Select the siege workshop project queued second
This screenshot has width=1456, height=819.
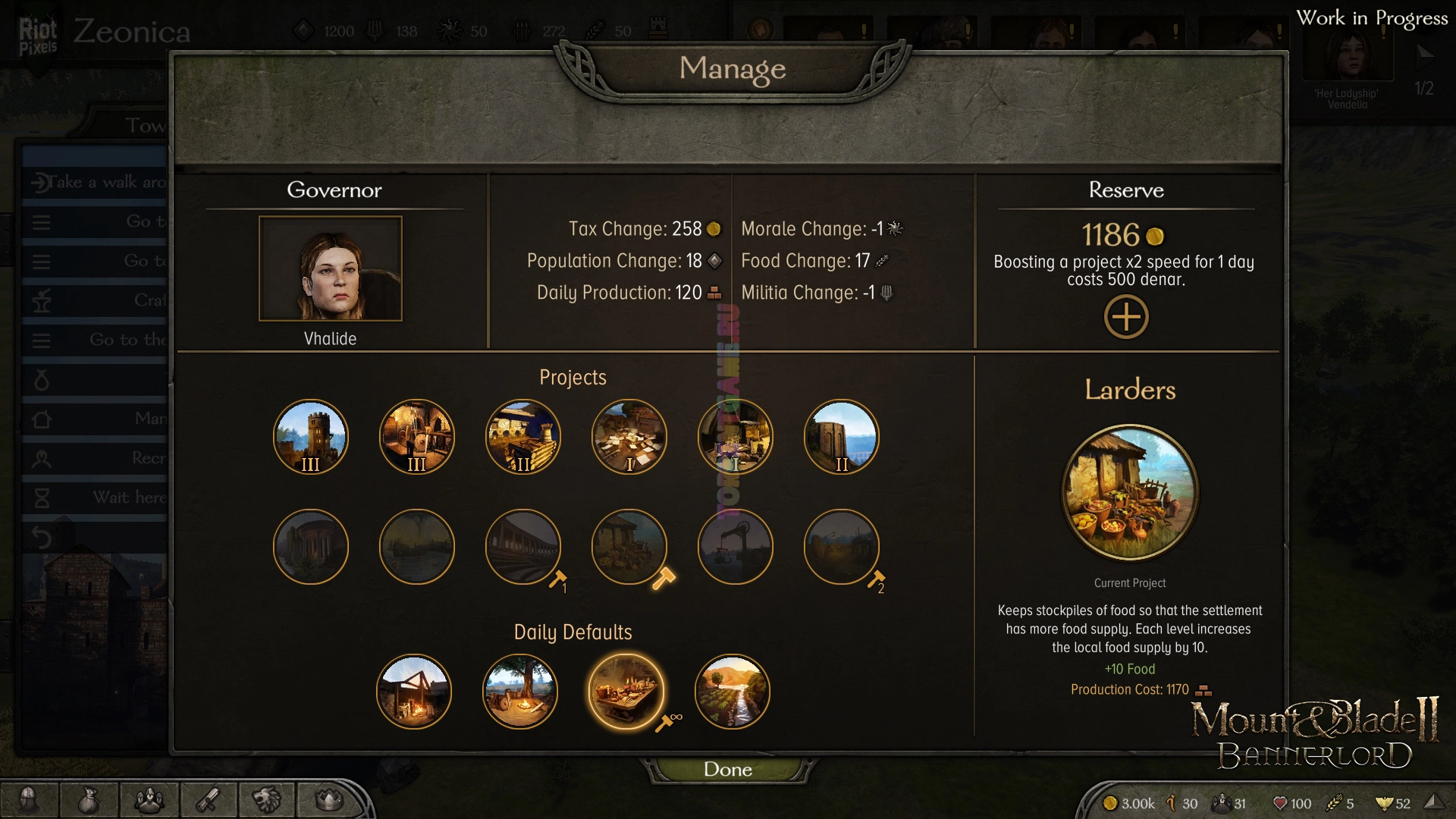[x=842, y=547]
